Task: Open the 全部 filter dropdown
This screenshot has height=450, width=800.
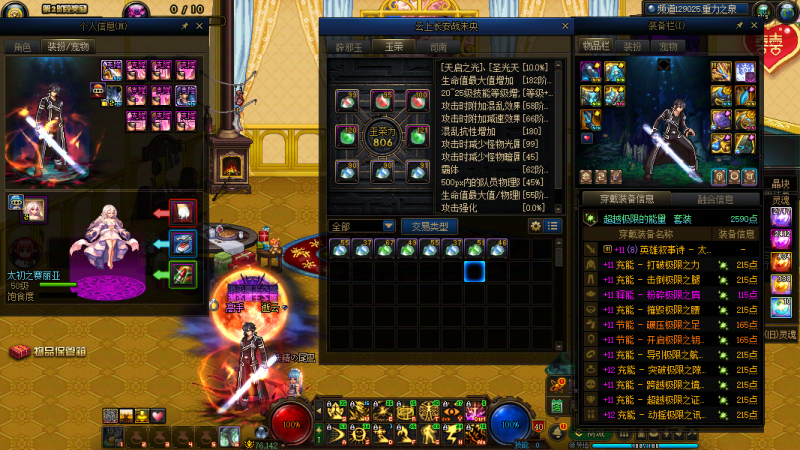Action: tap(362, 226)
